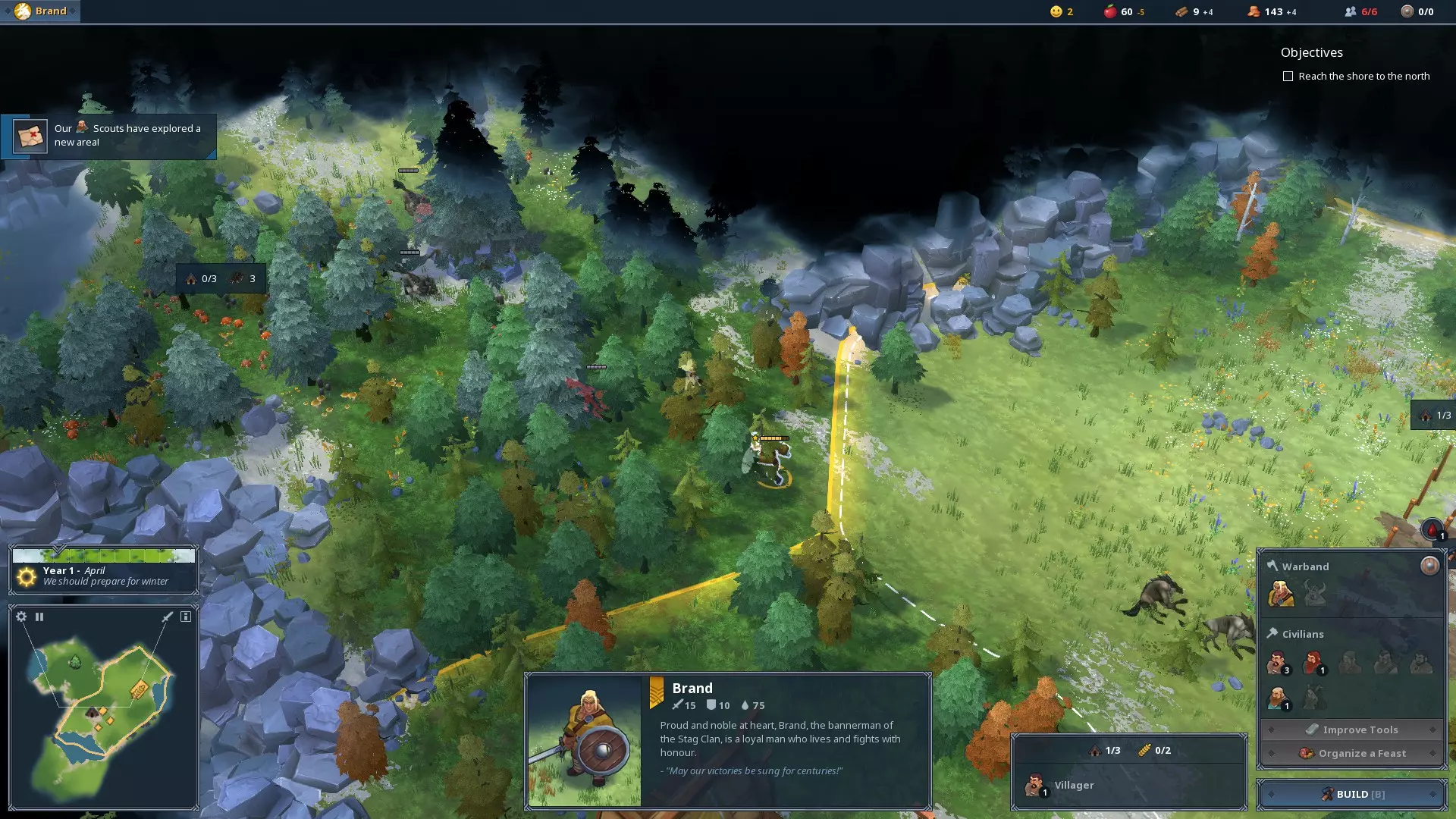The image size is (1456, 819).
Task: Select the red-bearded civilian icon
Action: pyautogui.click(x=1313, y=663)
